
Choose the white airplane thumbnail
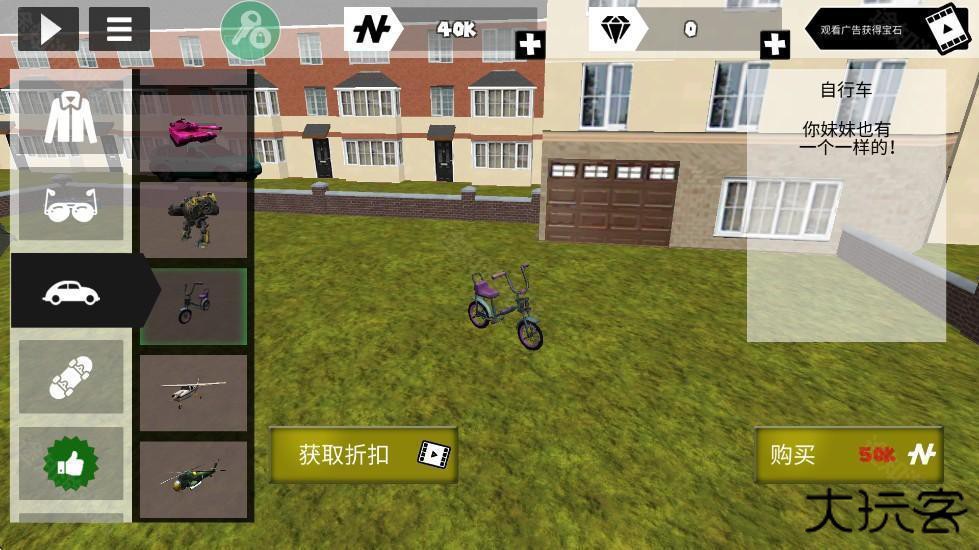pos(193,392)
